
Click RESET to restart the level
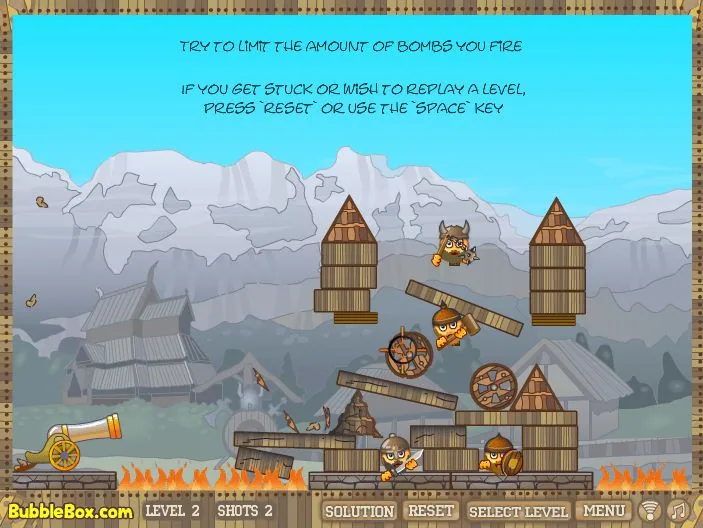point(432,511)
